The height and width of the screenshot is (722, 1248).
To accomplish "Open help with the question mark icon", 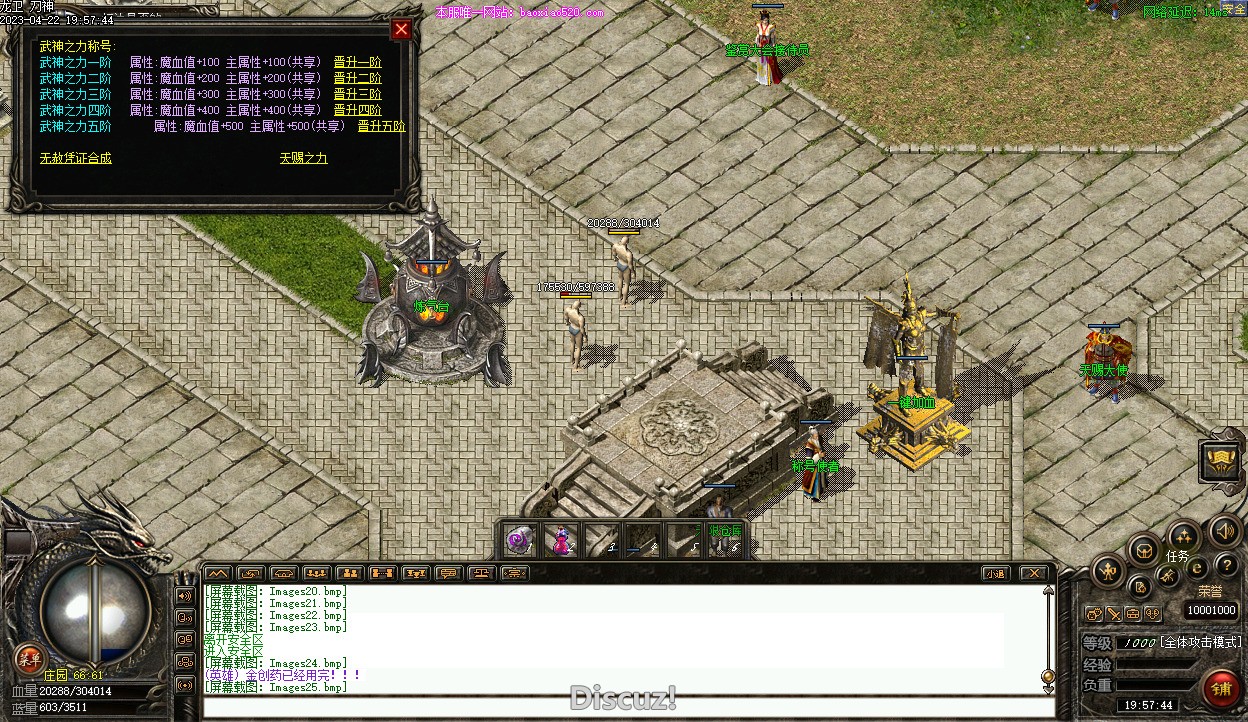I will click(x=1226, y=567).
